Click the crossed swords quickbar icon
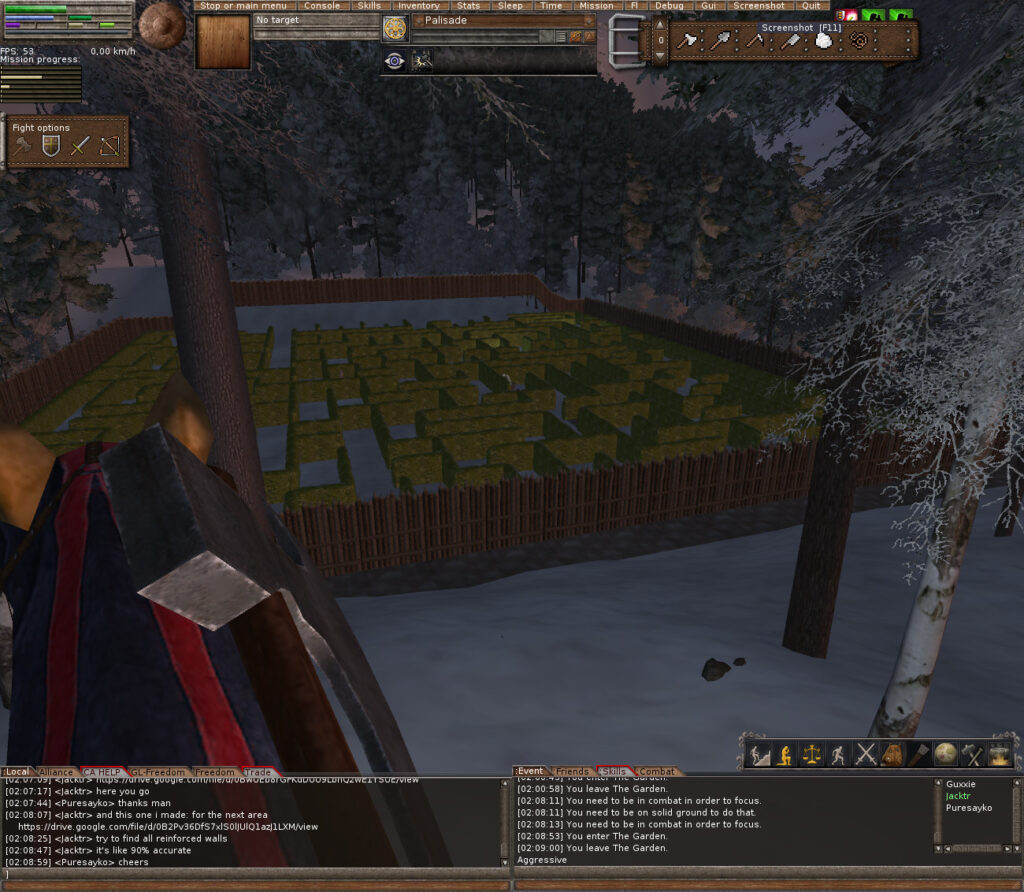 pos(865,754)
